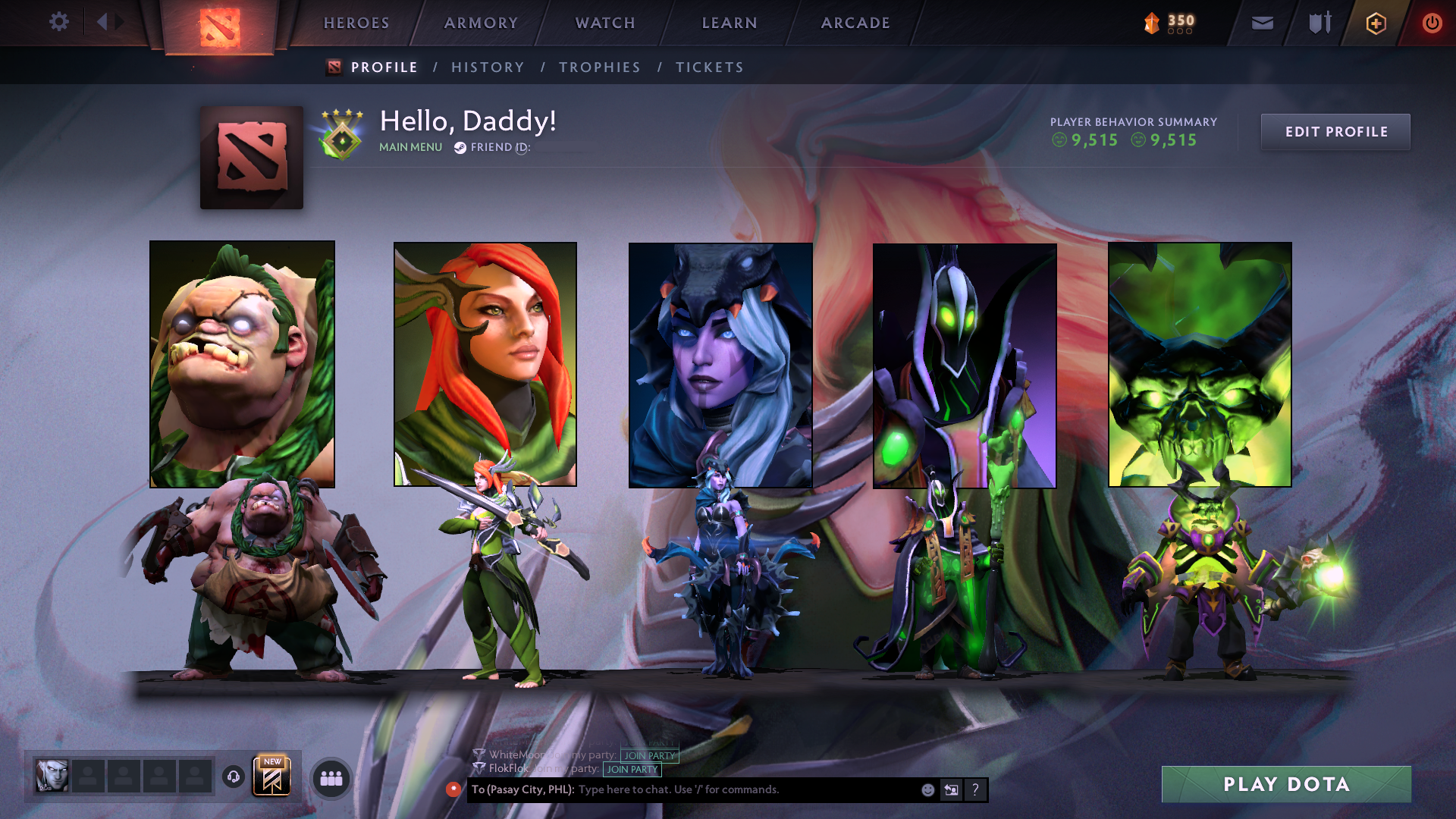View the Trophies tab

tap(600, 67)
